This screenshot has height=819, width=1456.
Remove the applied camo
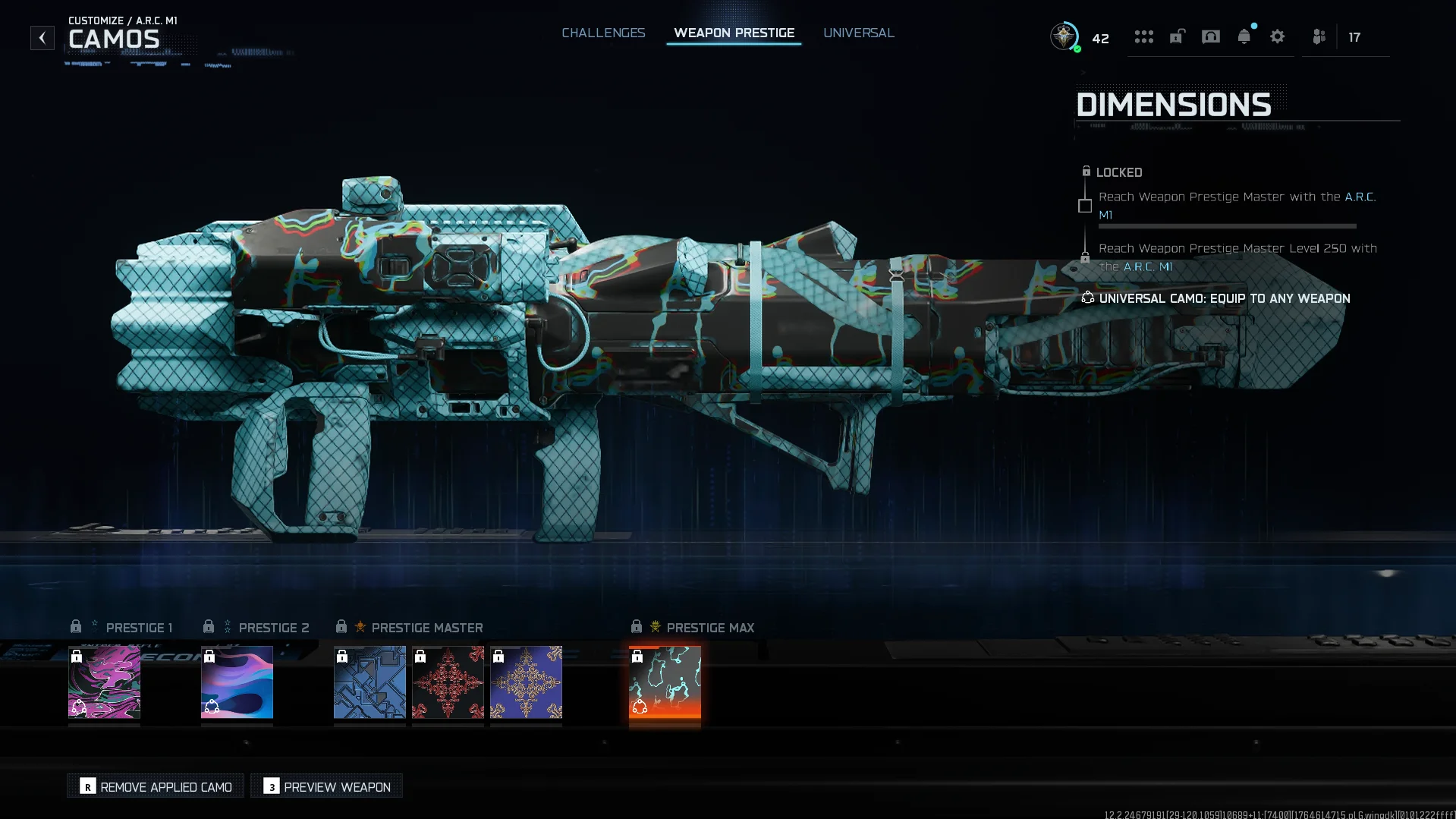tap(156, 787)
